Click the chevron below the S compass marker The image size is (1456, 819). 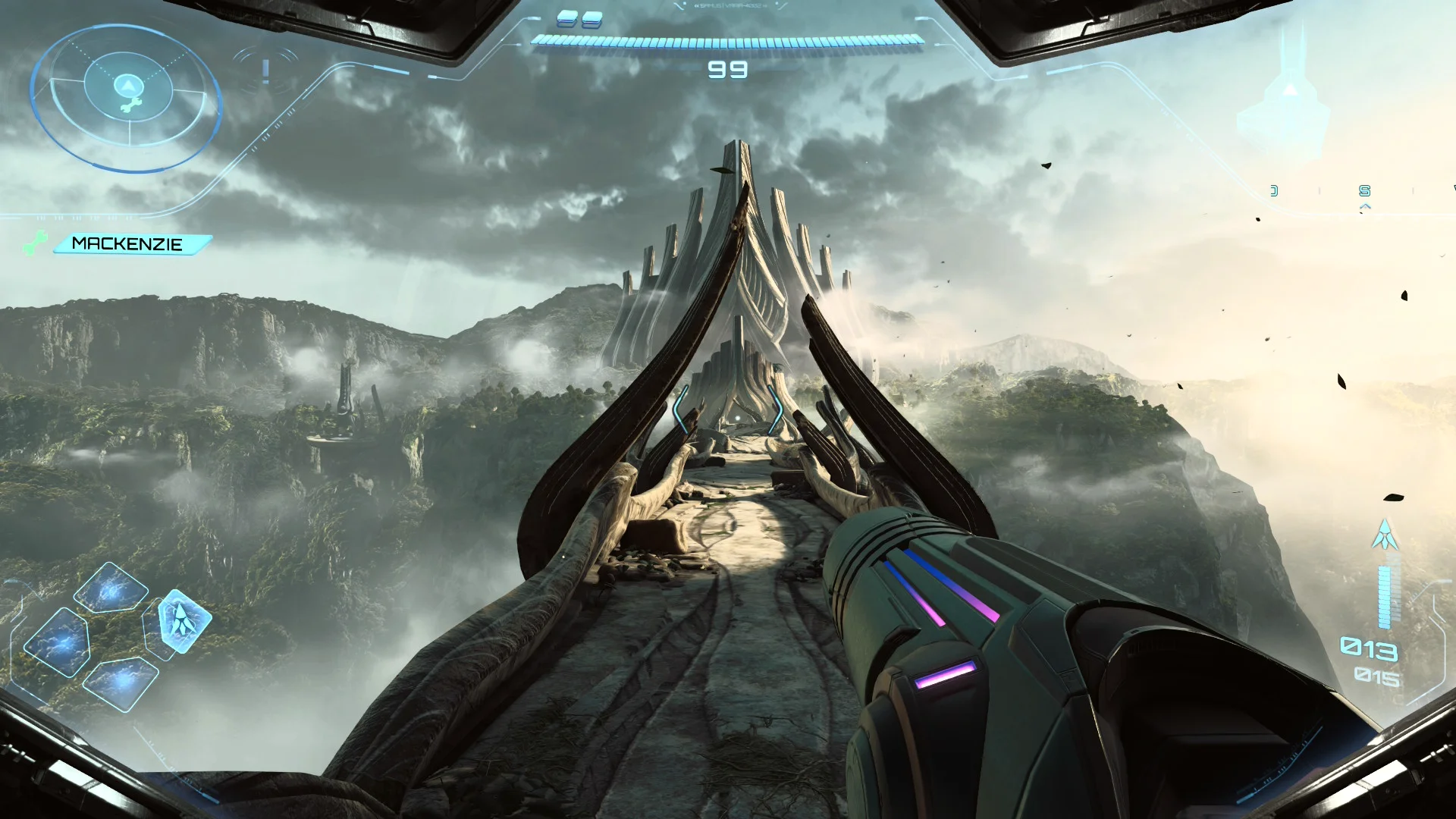pyautogui.click(x=1365, y=206)
